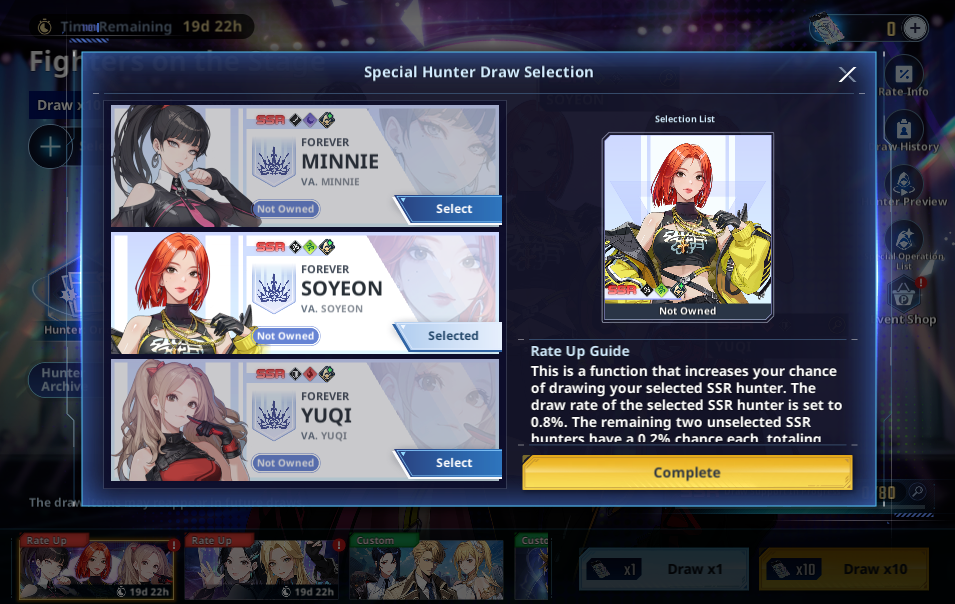Open the Rate Info panel
This screenshot has width=955, height=604.
coord(904,77)
